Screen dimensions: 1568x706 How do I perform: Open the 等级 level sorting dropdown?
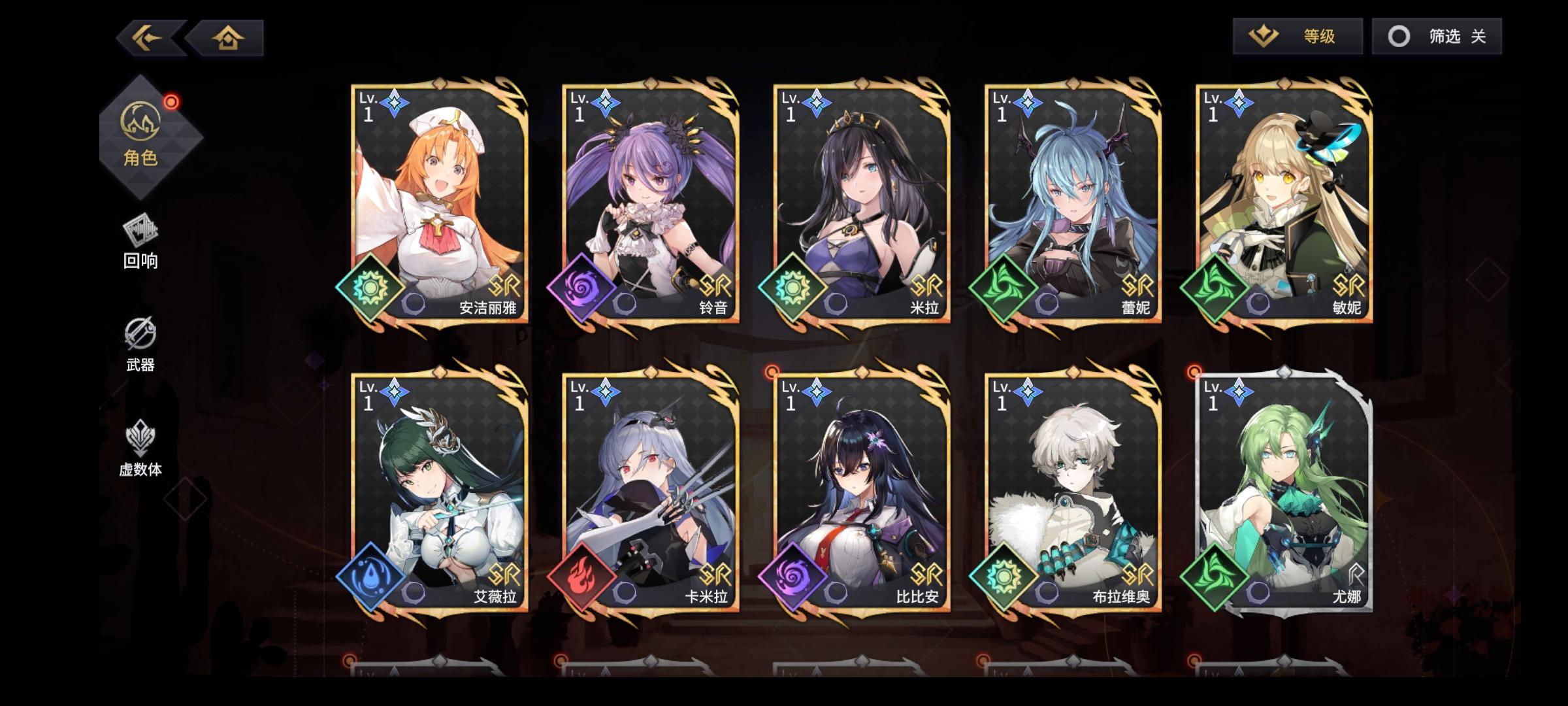click(1320, 38)
